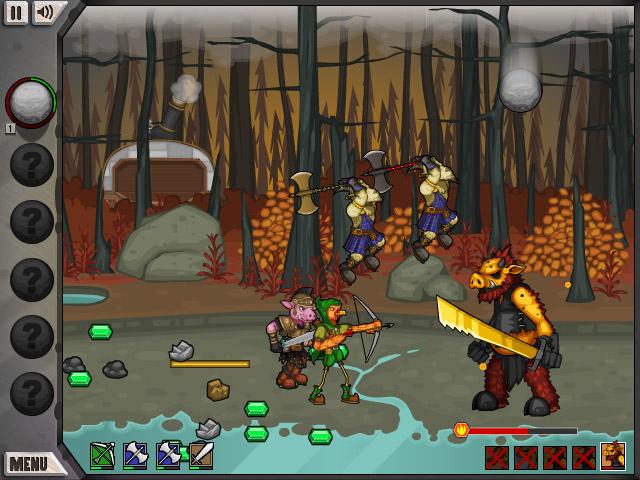
Task: Activate the stone boulder ability
Action: coord(30,101)
